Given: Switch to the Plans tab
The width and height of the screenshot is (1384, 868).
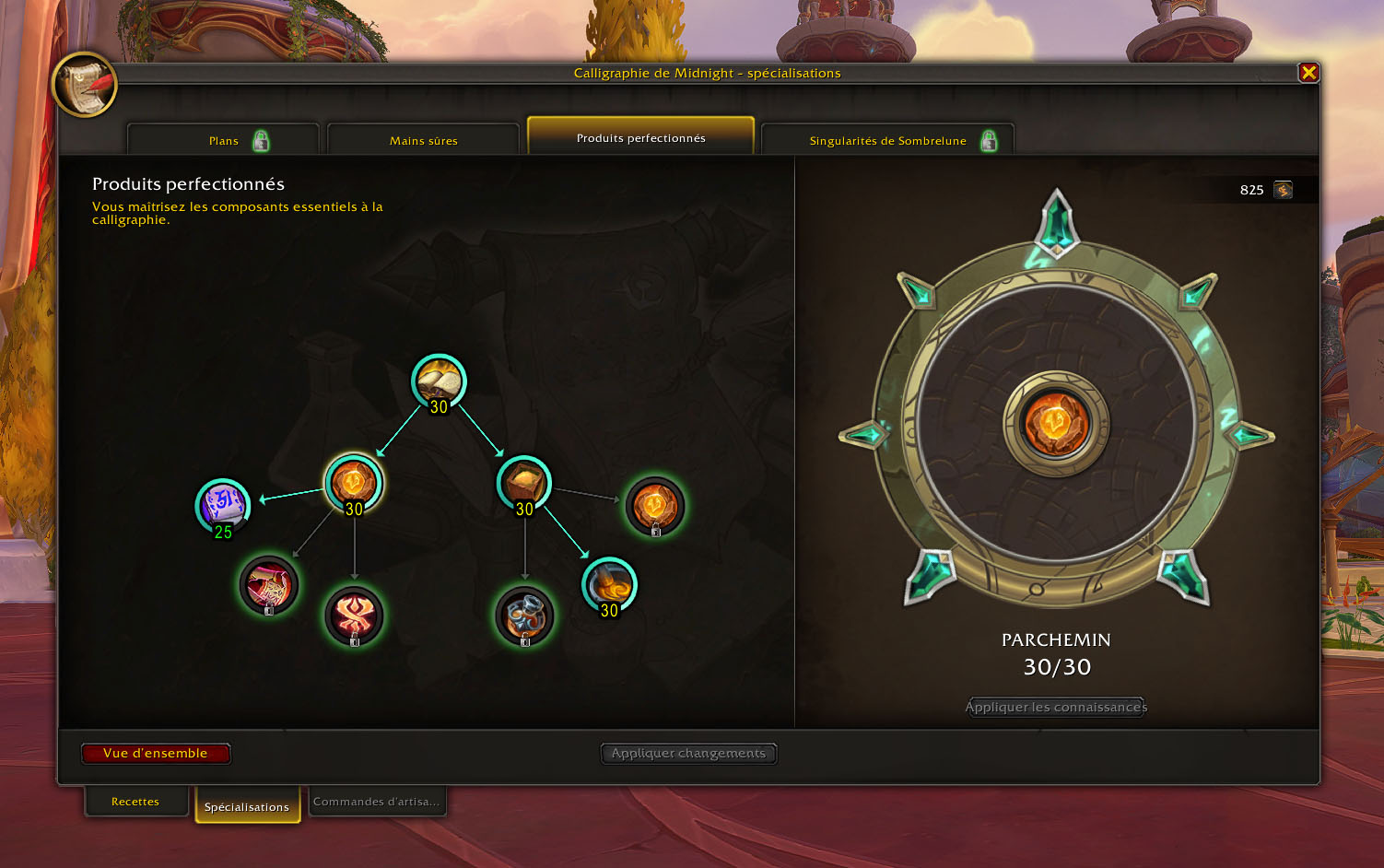Looking at the screenshot, I should (x=224, y=141).
